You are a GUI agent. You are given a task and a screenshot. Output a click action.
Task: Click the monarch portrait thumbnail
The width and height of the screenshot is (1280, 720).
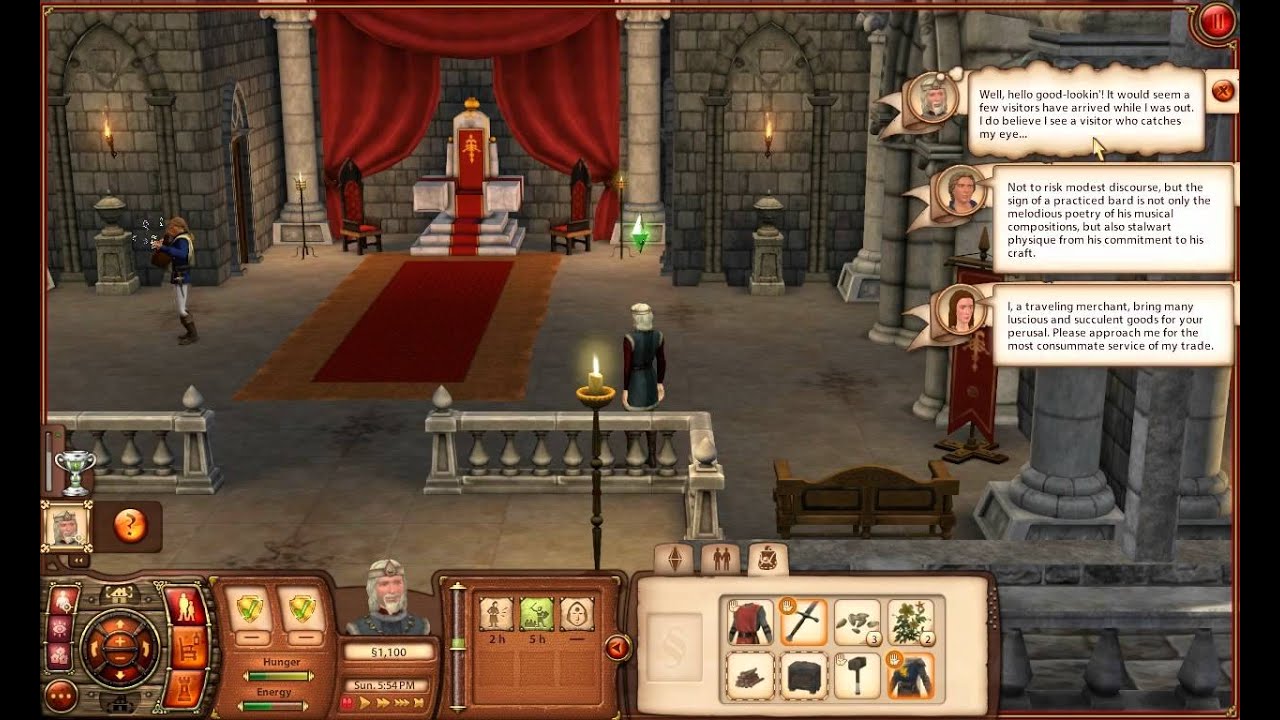pyautogui.click(x=67, y=525)
